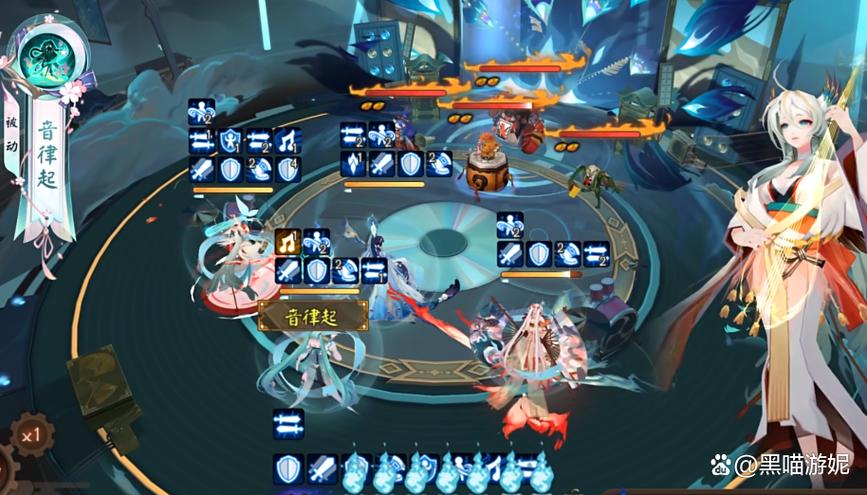Toggle the x1 battle speed gear
The height and width of the screenshot is (495, 867).
tap(31, 438)
